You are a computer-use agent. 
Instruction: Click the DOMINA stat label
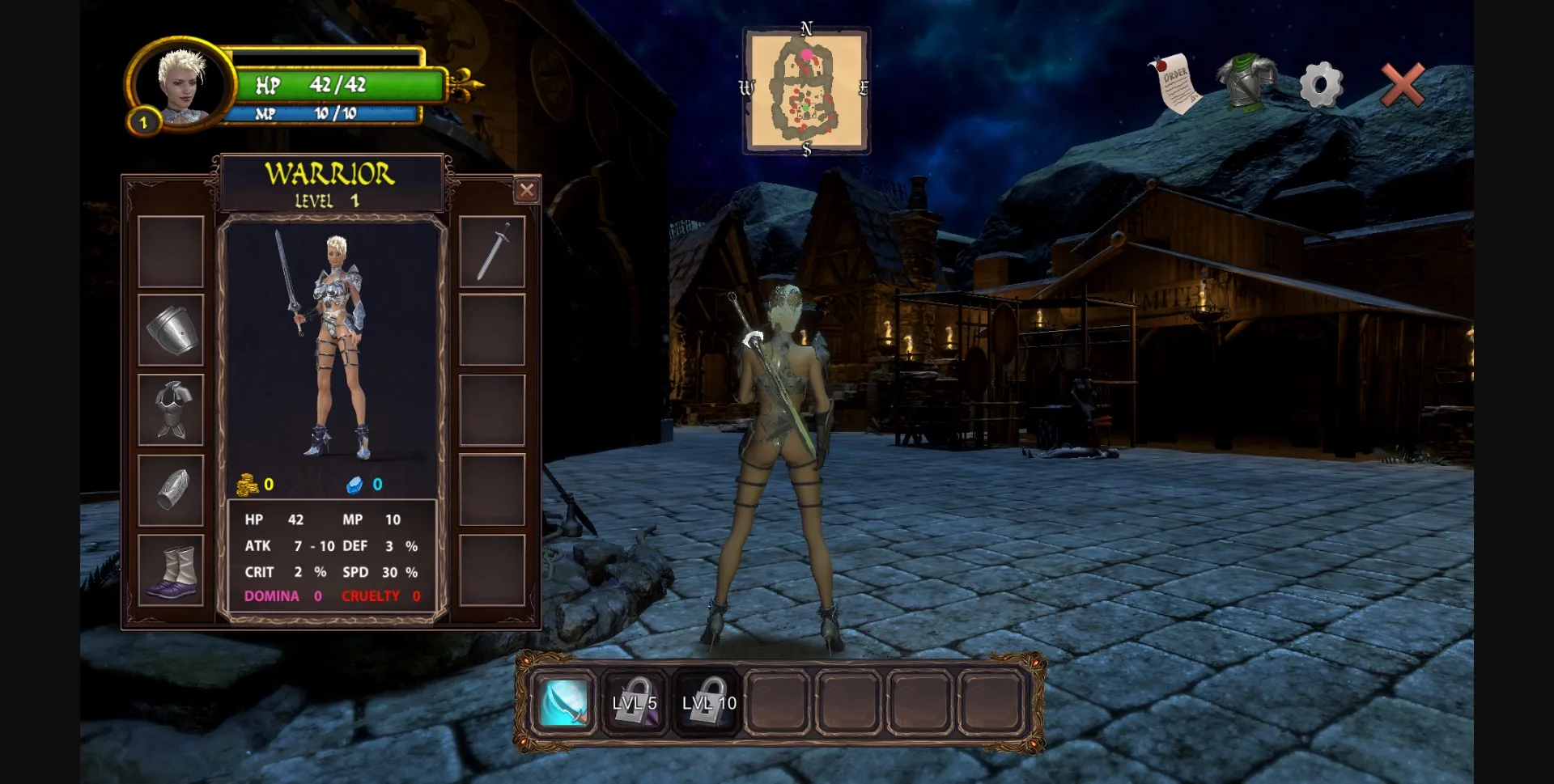pos(272,596)
